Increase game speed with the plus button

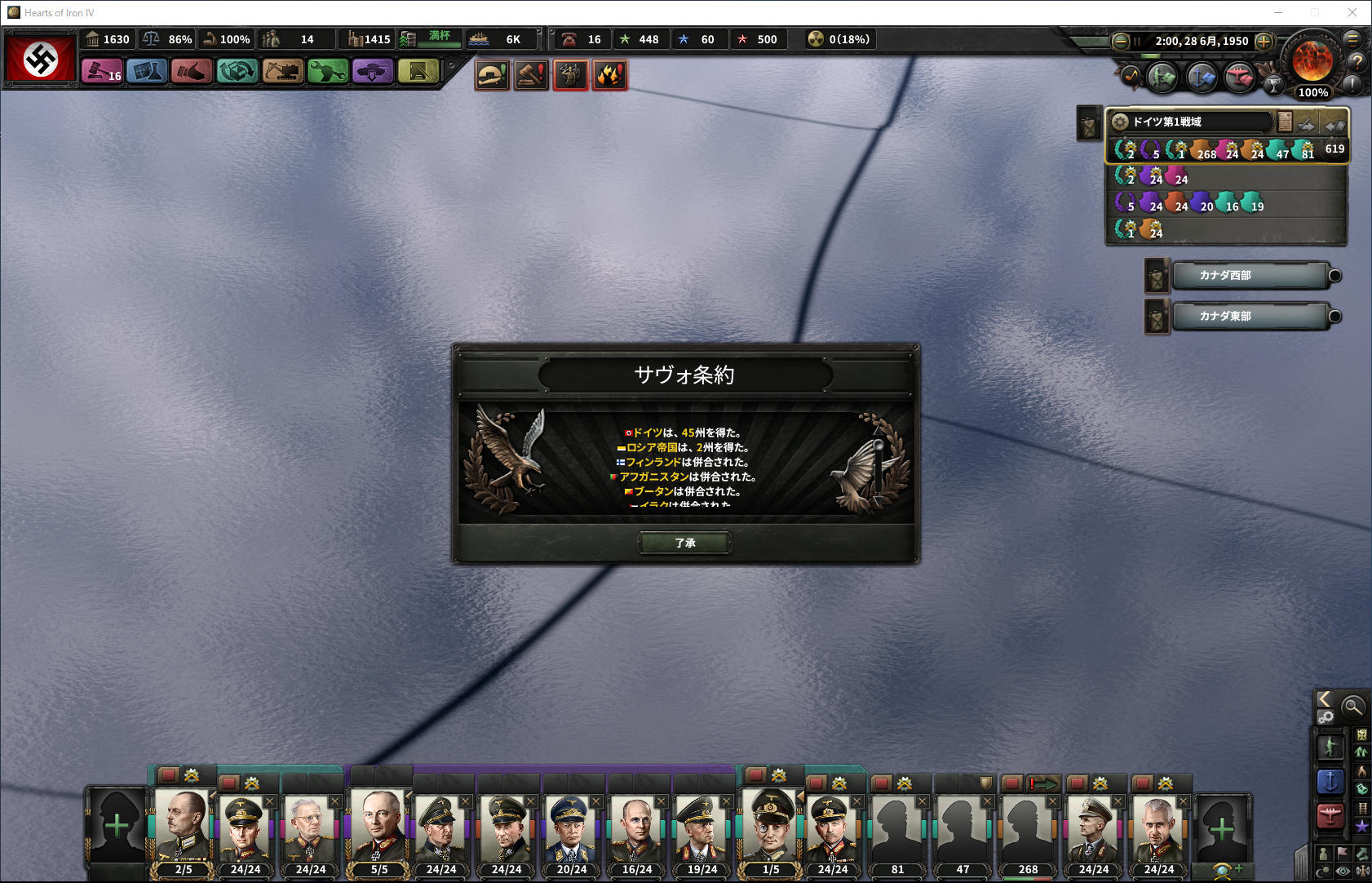(x=1264, y=41)
